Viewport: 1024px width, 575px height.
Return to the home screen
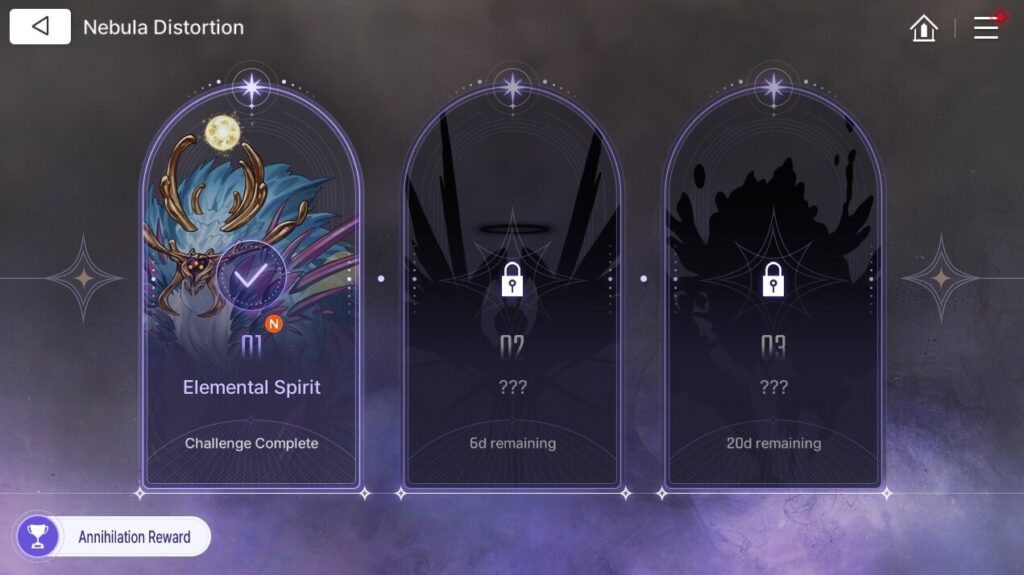tap(924, 28)
